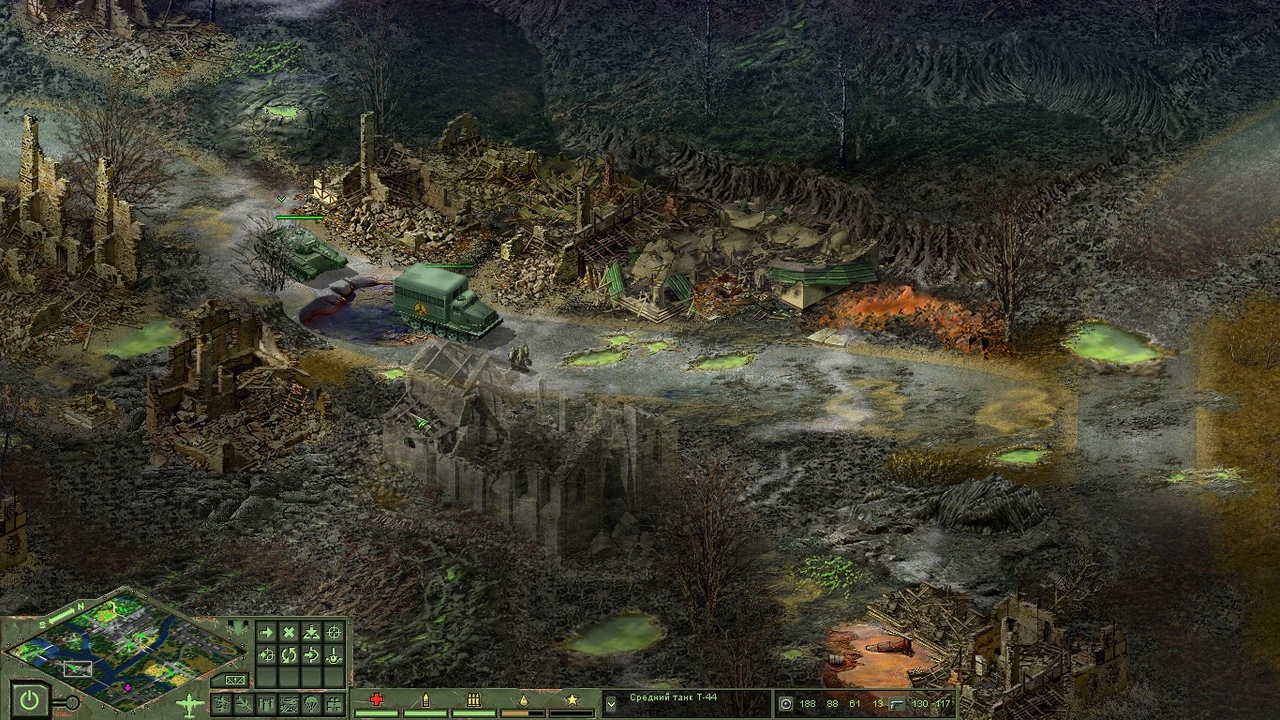This screenshot has width=1280, height=720.
Task: Select the arrow-into-crosshair attack-move command
Action: (x=266, y=656)
